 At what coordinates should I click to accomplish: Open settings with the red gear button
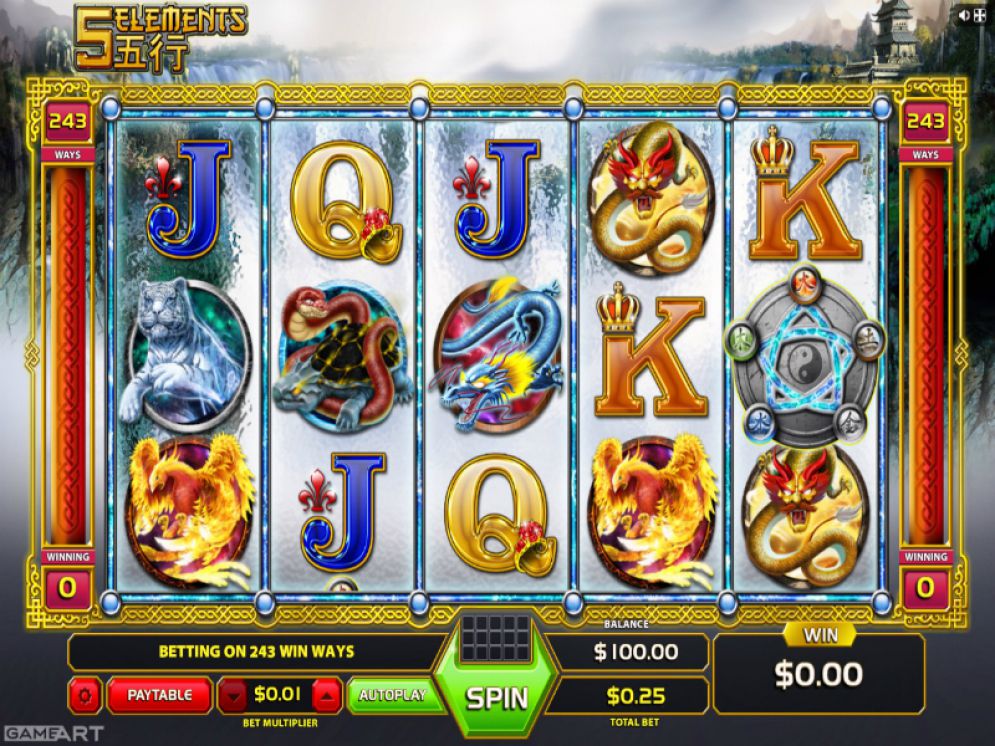click(84, 694)
